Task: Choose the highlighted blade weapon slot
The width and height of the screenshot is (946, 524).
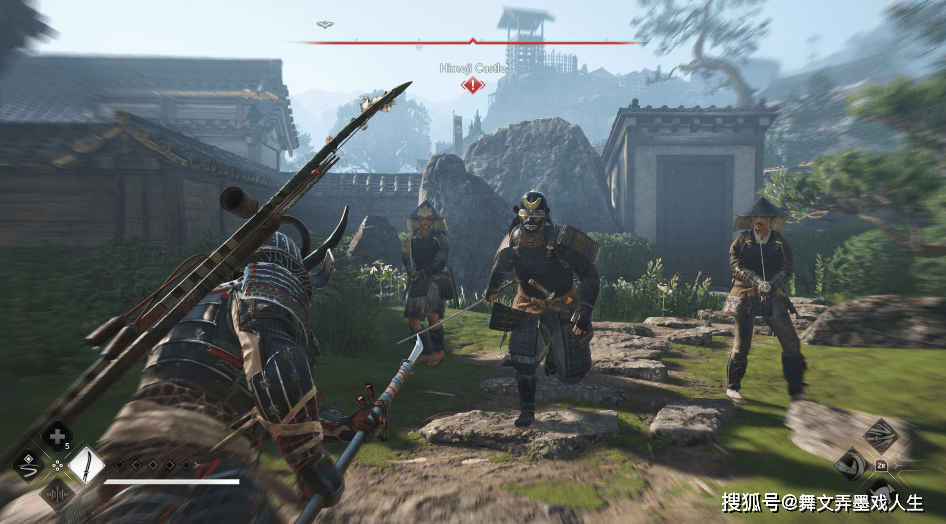Action: click(86, 465)
